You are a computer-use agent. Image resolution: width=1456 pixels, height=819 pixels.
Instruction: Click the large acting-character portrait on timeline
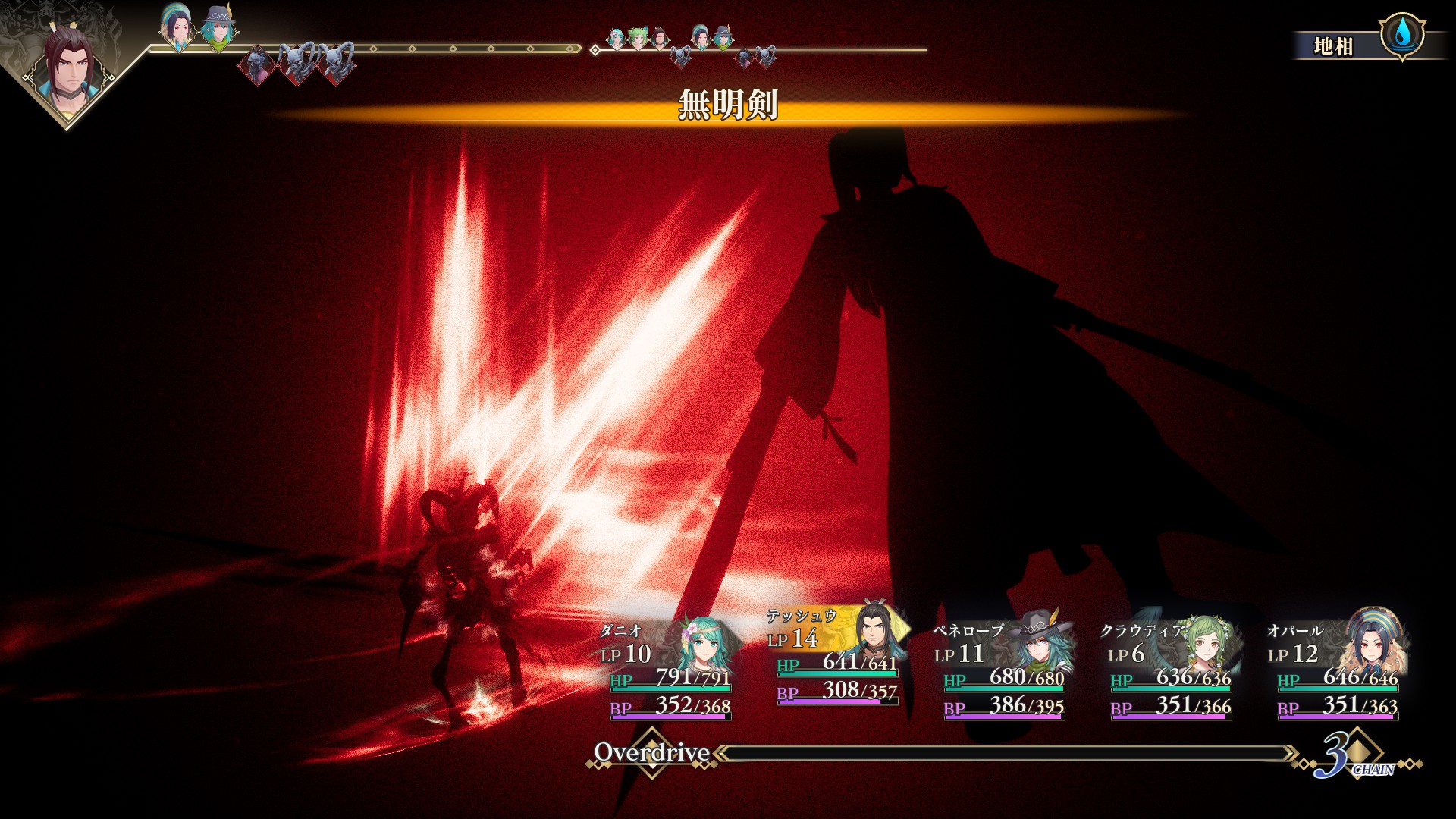click(x=68, y=70)
